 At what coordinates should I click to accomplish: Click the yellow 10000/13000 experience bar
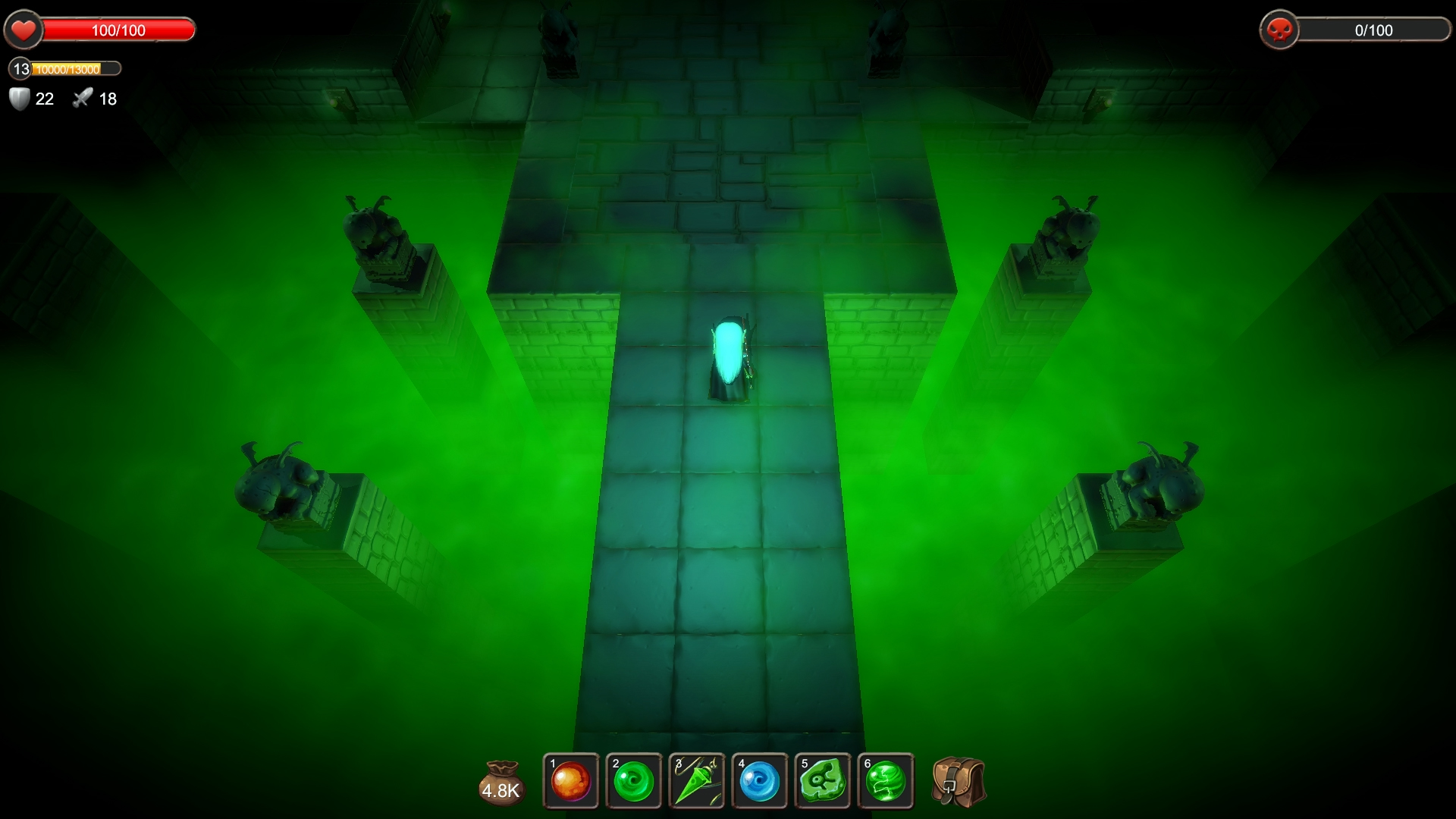[73, 69]
